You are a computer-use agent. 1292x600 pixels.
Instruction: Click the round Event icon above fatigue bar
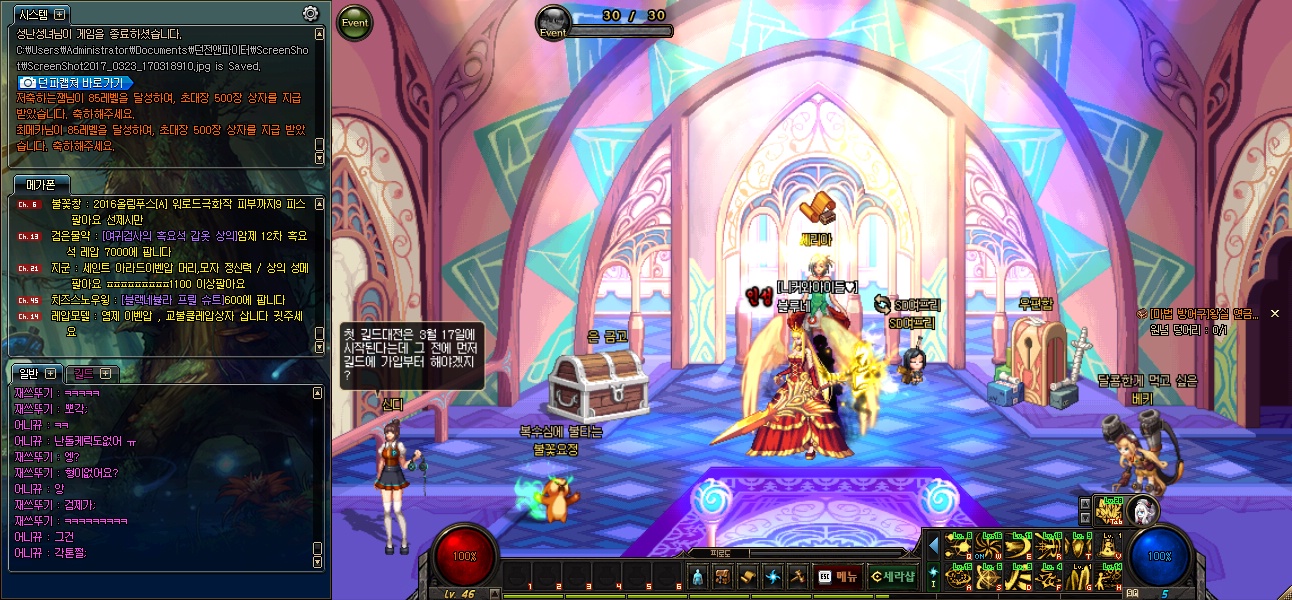tap(553, 22)
